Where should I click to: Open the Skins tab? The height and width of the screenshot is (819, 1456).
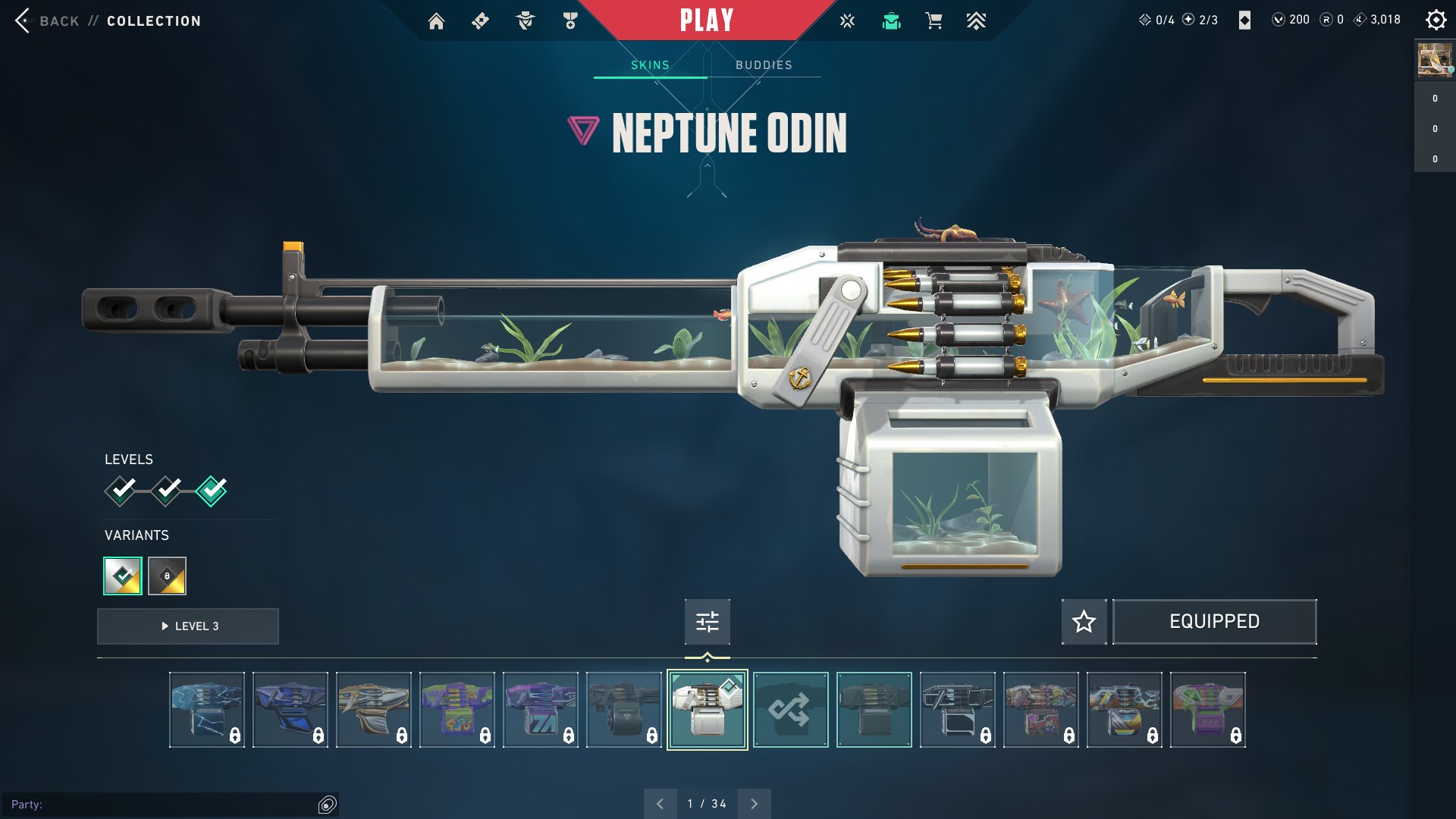[x=651, y=64]
